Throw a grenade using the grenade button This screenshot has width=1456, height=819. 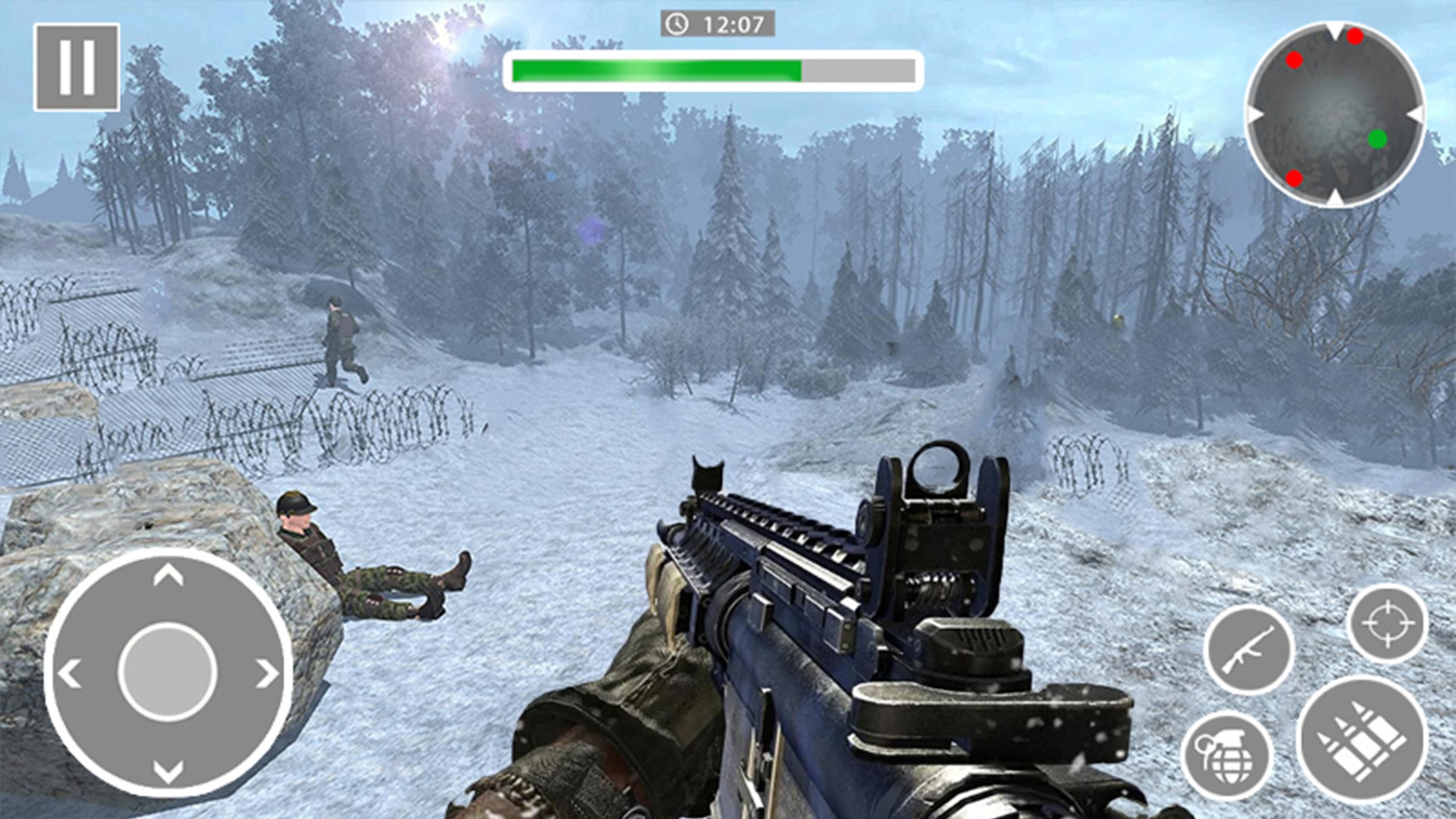tap(1226, 756)
